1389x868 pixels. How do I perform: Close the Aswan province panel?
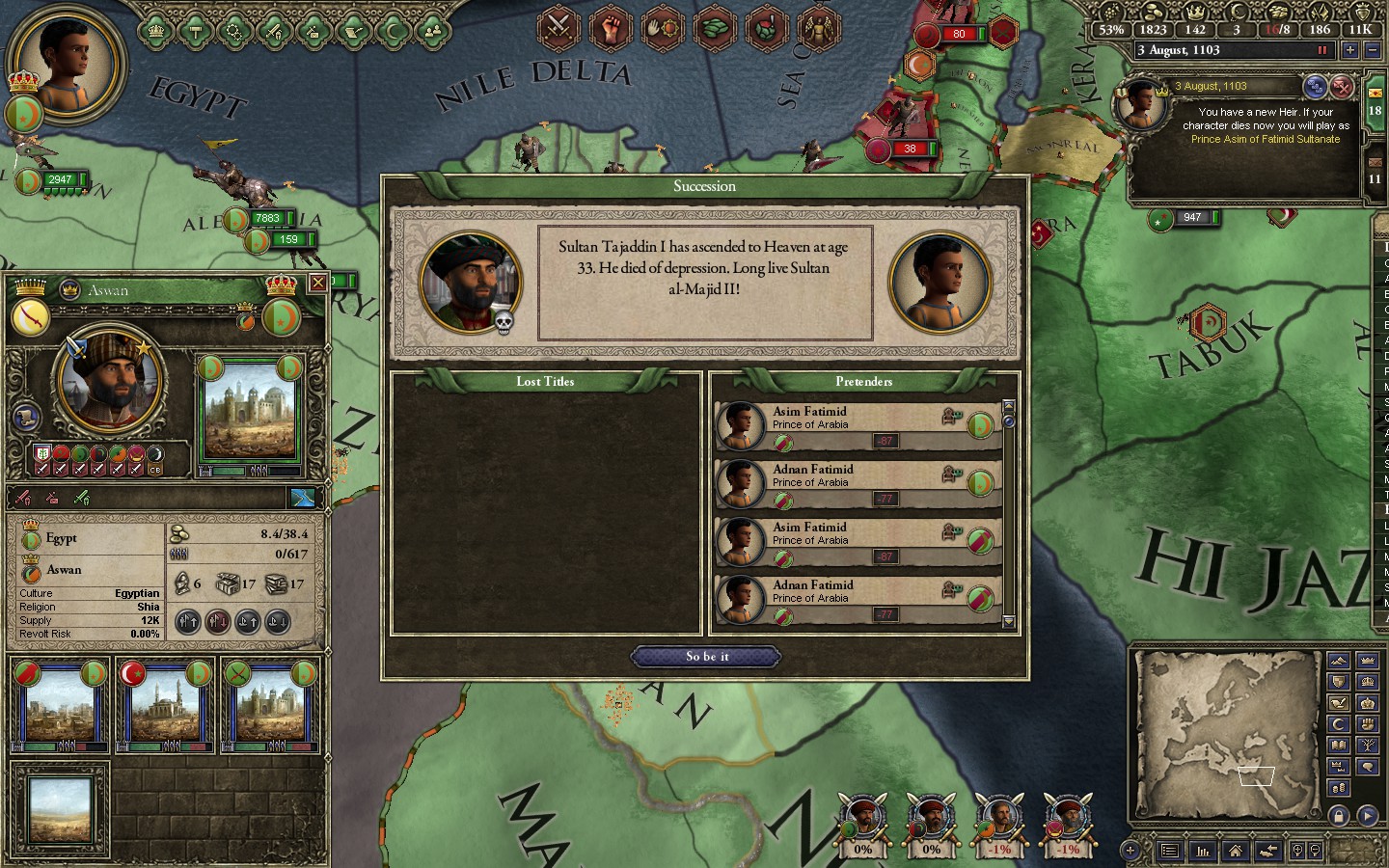point(317,283)
